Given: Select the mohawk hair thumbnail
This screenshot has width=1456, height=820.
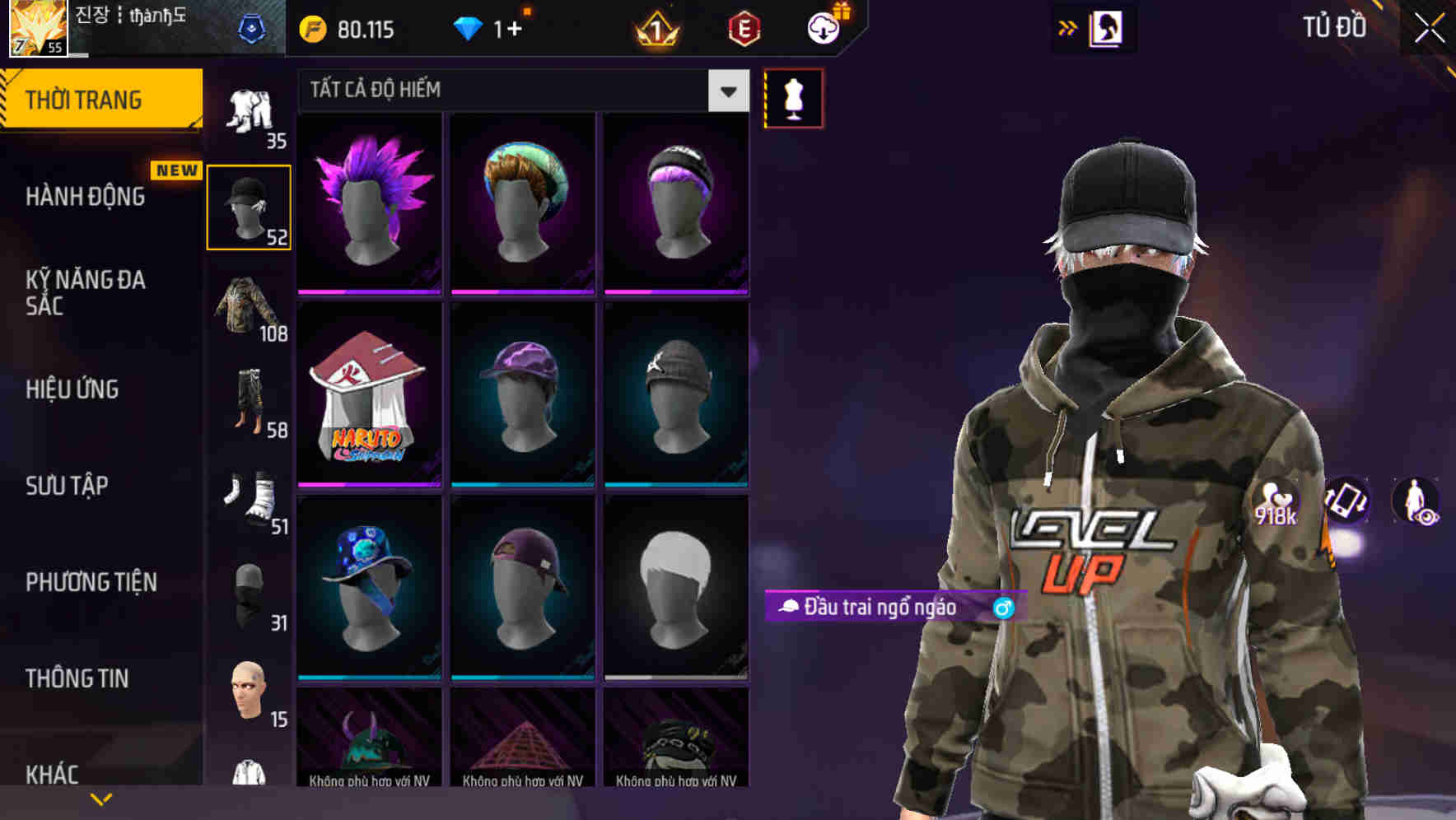Looking at the screenshot, I should coord(368,200).
